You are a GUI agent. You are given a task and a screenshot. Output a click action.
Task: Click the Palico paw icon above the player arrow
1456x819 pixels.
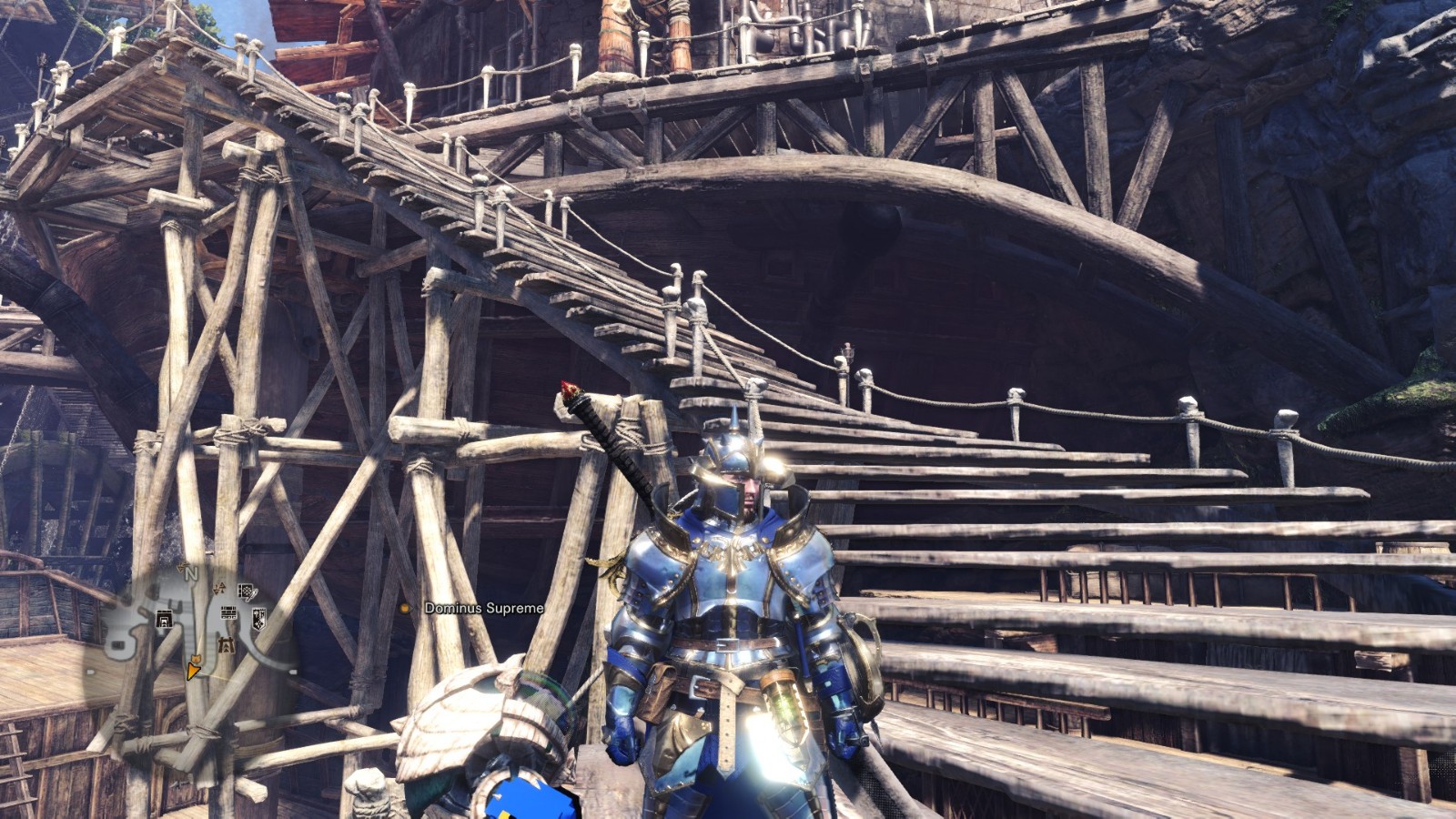coord(197,658)
